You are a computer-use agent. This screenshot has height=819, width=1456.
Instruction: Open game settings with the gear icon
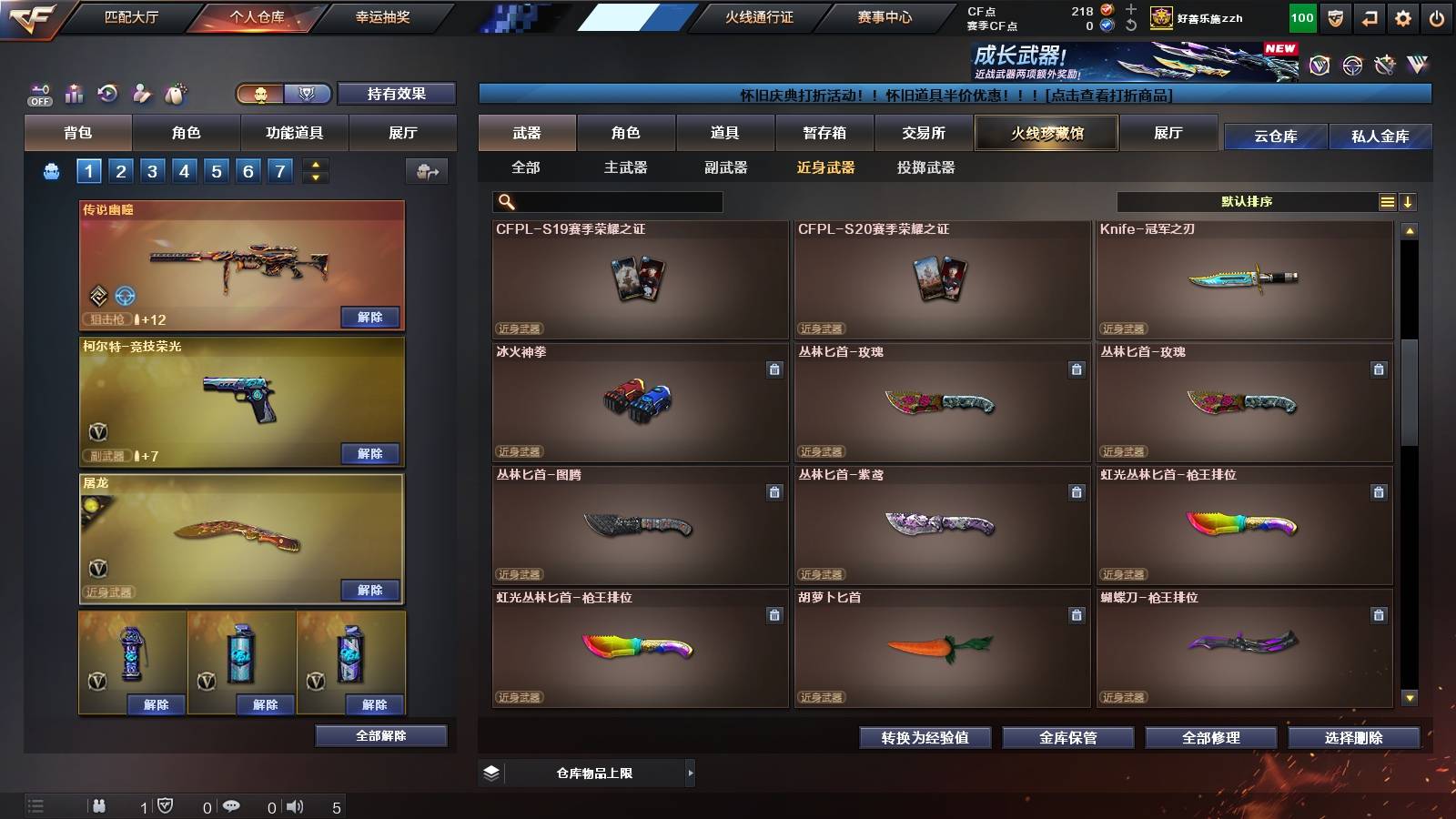tap(1402, 17)
